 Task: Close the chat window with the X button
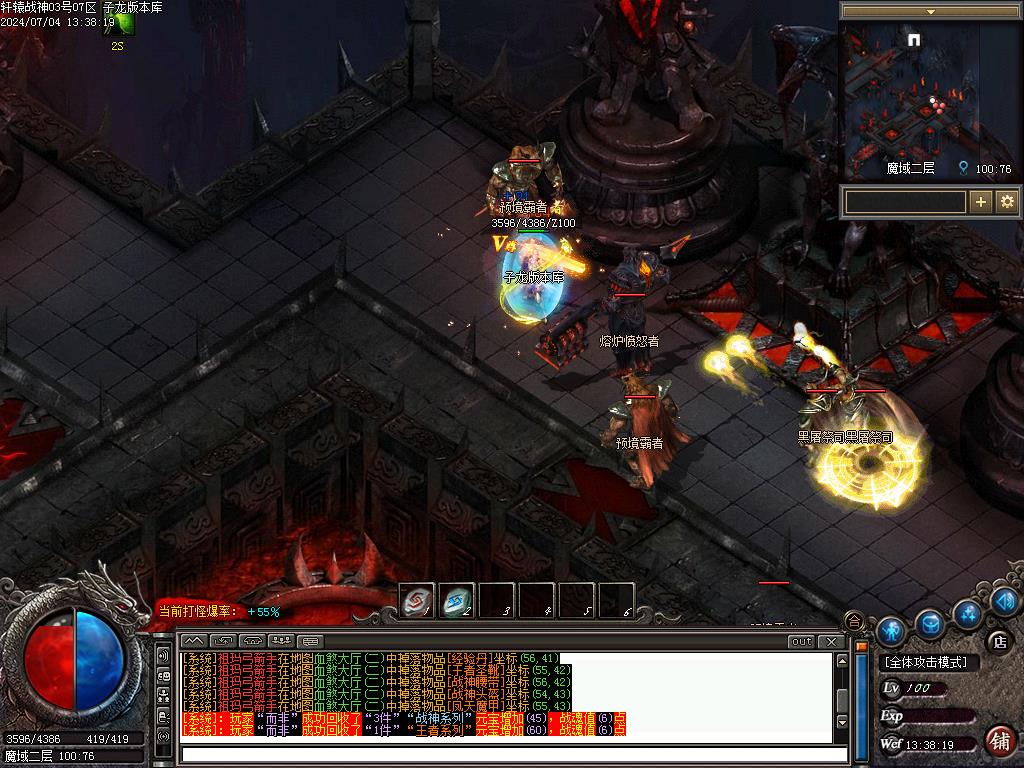coord(830,641)
